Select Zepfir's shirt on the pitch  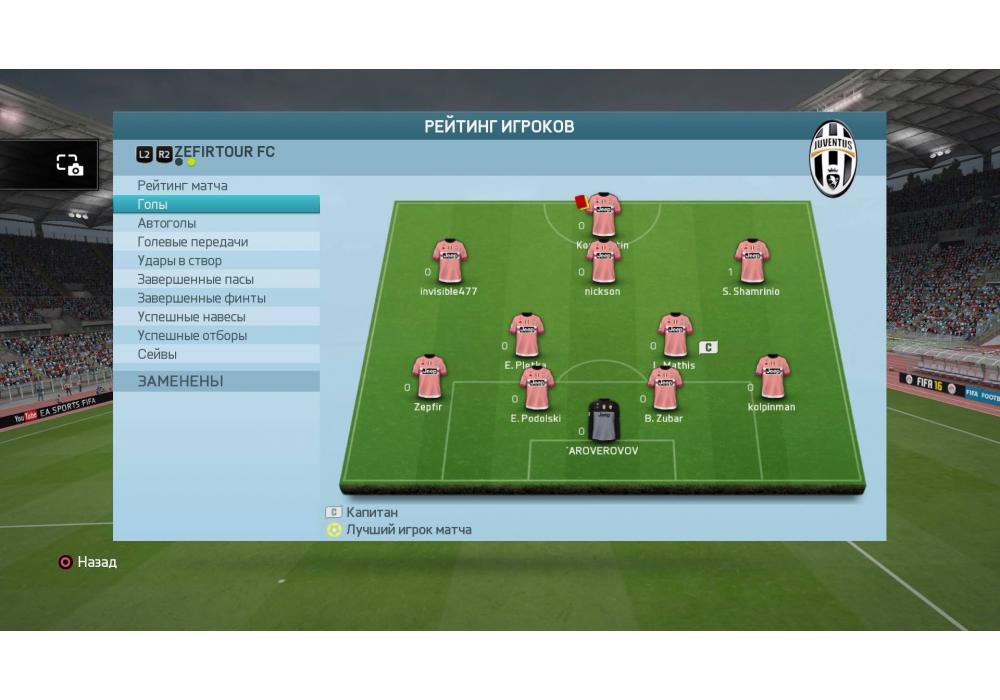(x=429, y=377)
